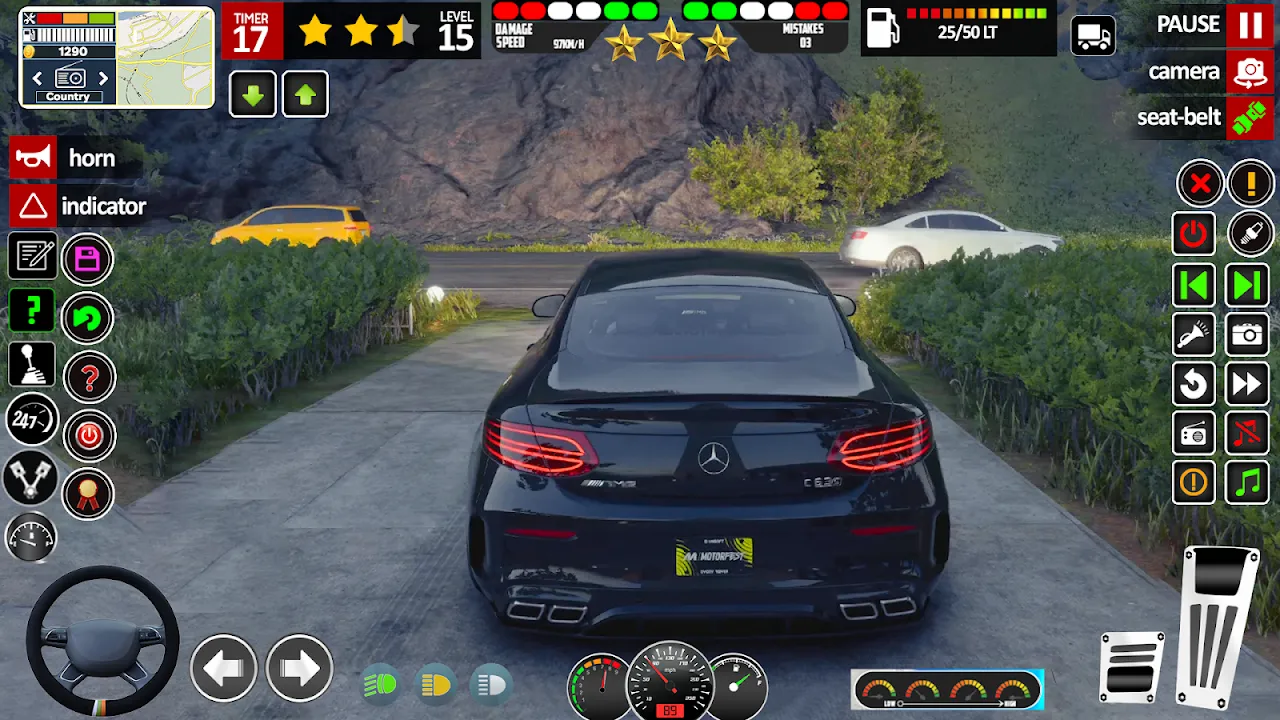Open the gear shifter control
The height and width of the screenshot is (720, 1280).
tap(32, 364)
